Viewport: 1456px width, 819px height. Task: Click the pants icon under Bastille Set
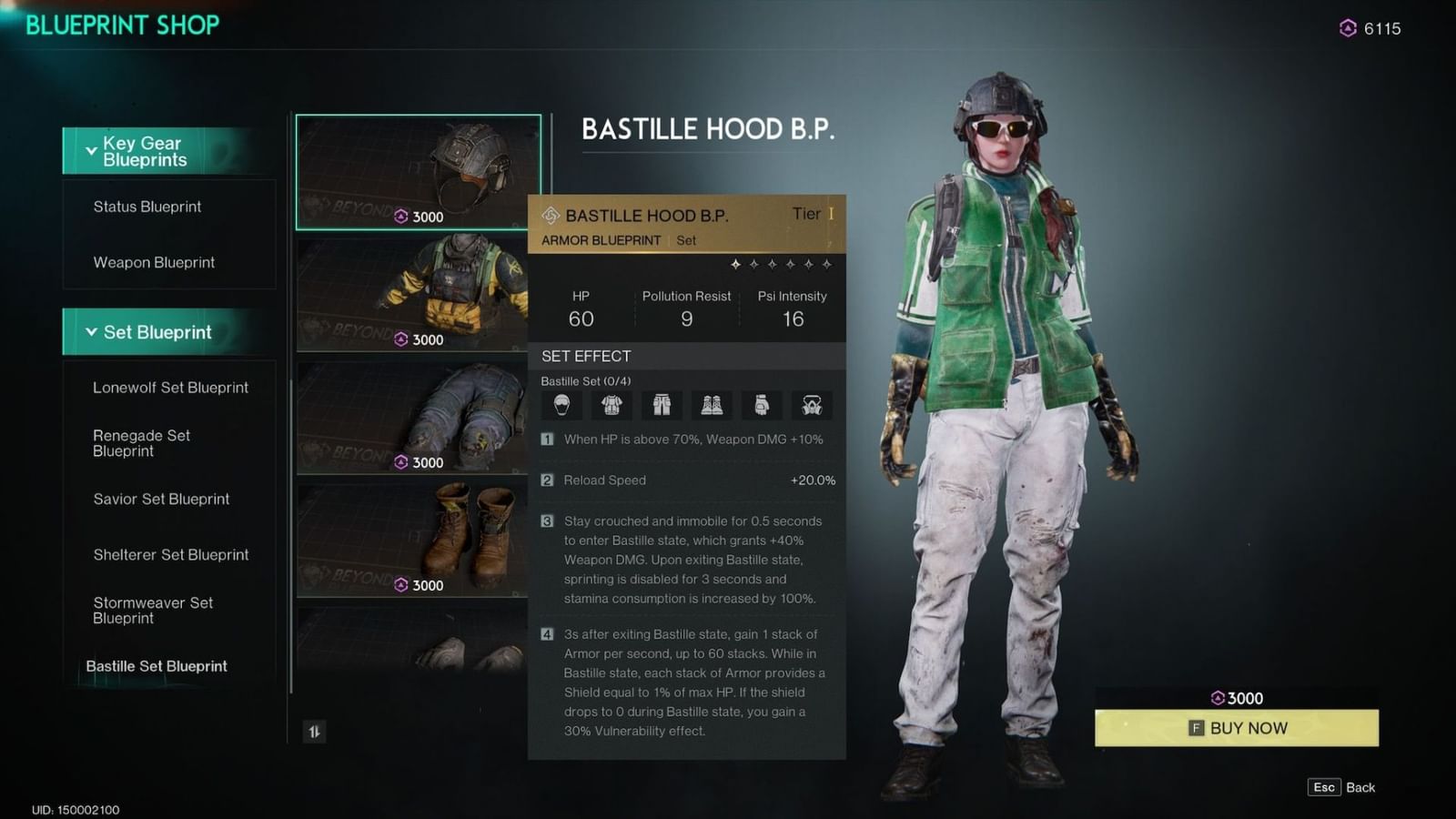pyautogui.click(x=662, y=405)
